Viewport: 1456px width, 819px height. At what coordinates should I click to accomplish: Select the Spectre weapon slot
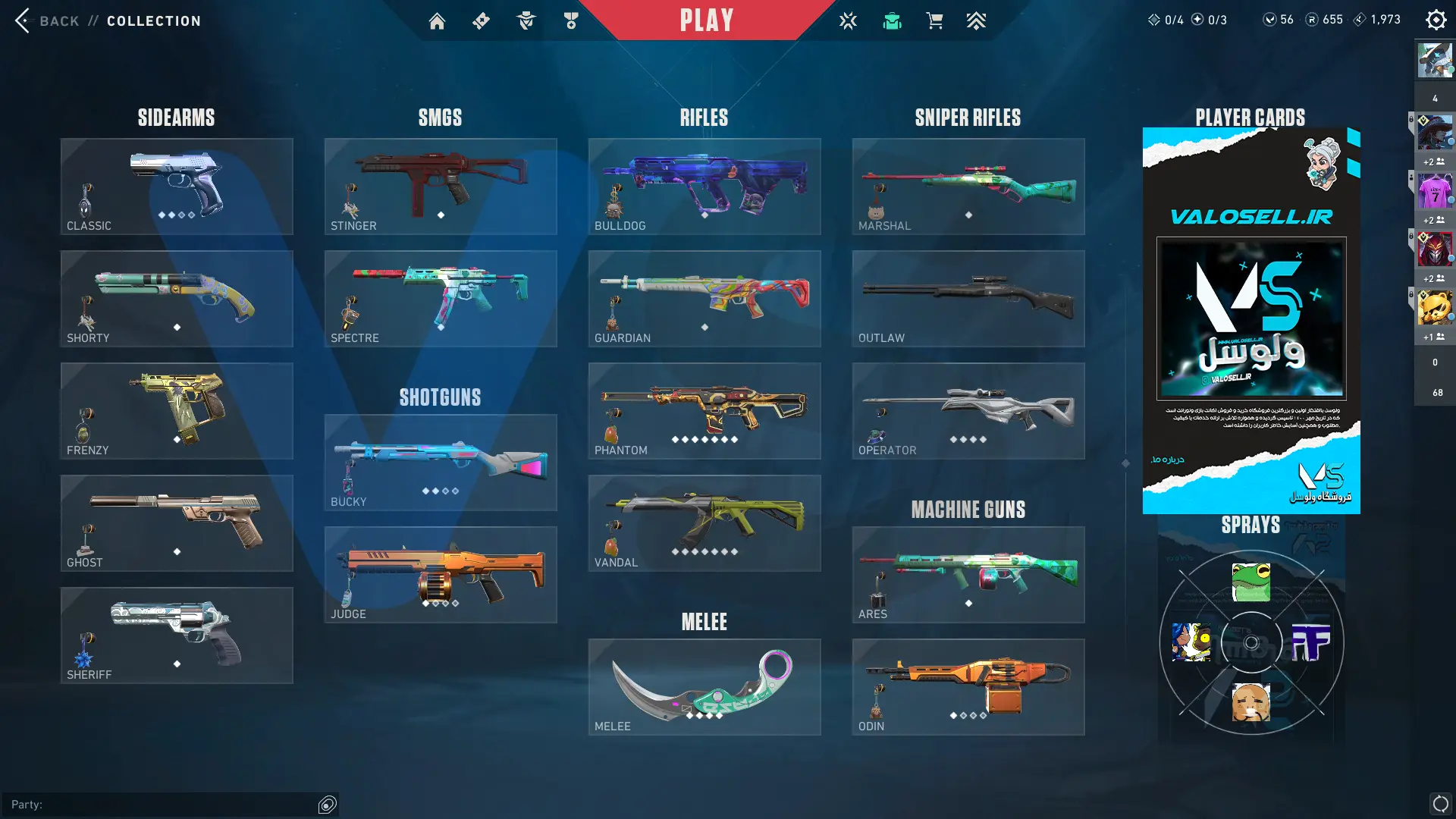(x=441, y=299)
